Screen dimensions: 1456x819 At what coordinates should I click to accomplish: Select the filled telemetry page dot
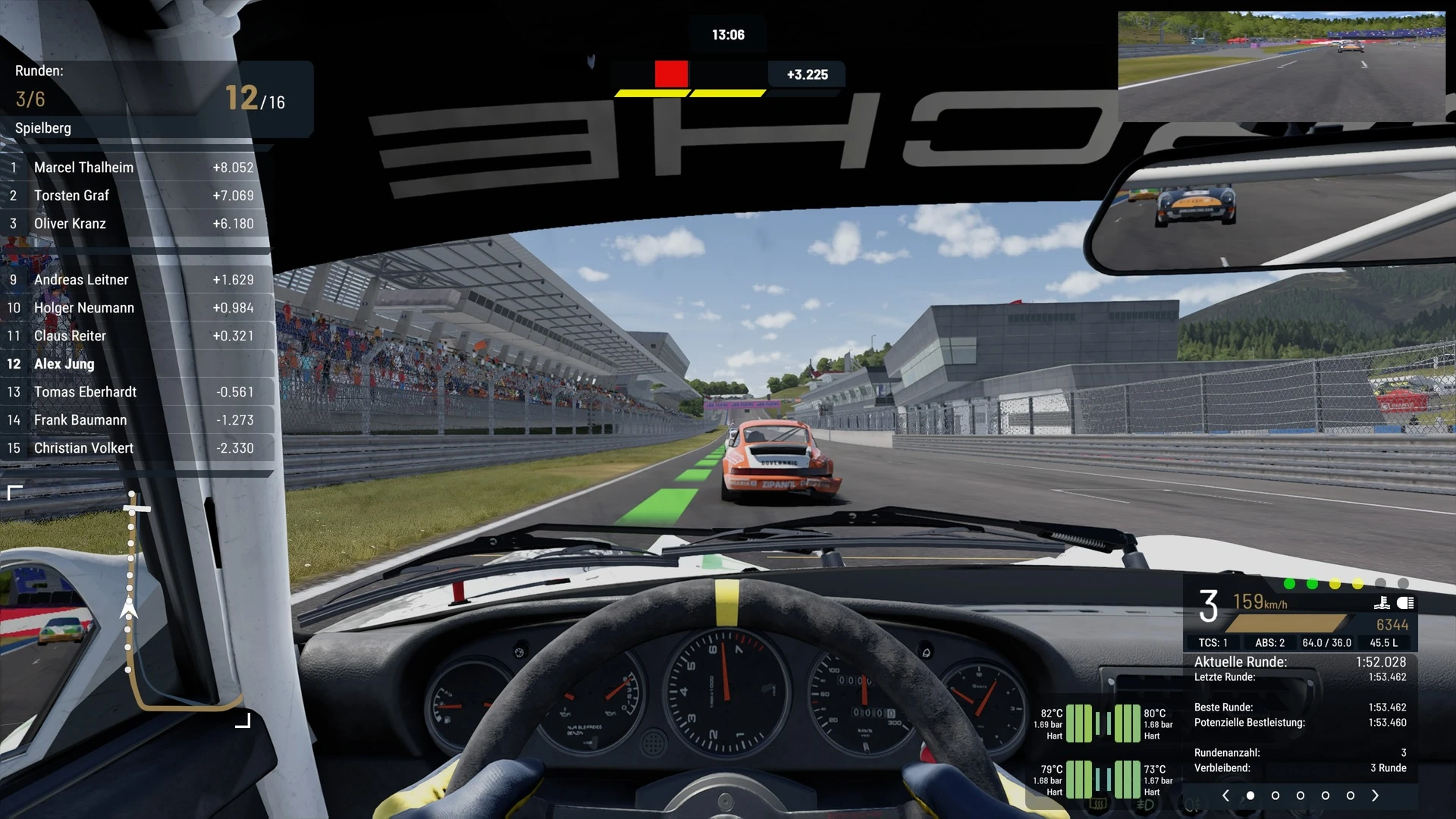pyautogui.click(x=1250, y=795)
